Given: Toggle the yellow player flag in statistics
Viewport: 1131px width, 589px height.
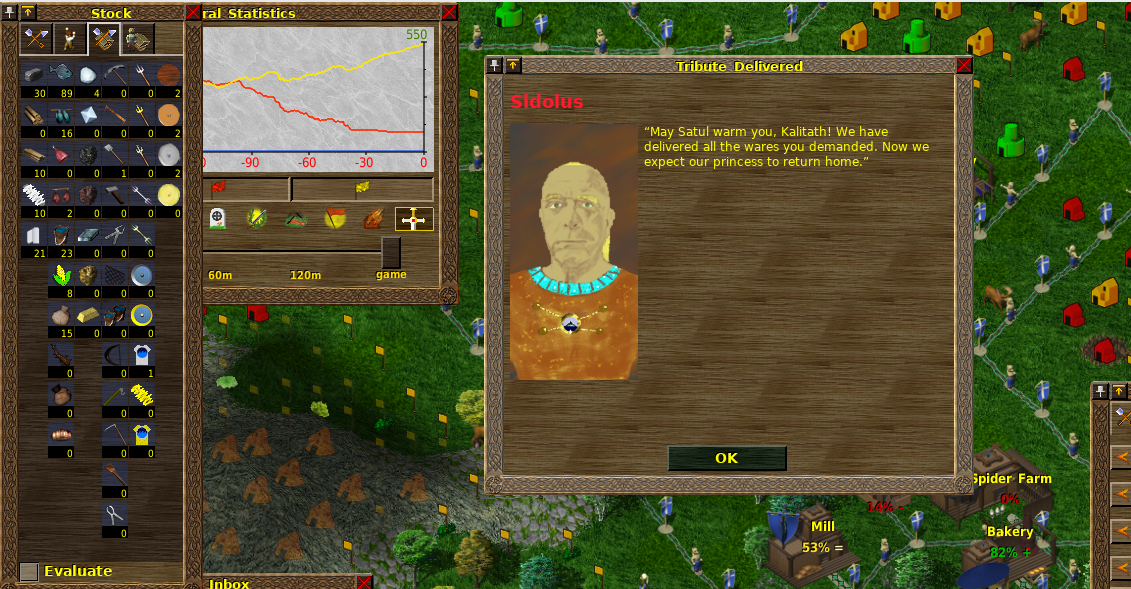Looking at the screenshot, I should click(x=362, y=187).
